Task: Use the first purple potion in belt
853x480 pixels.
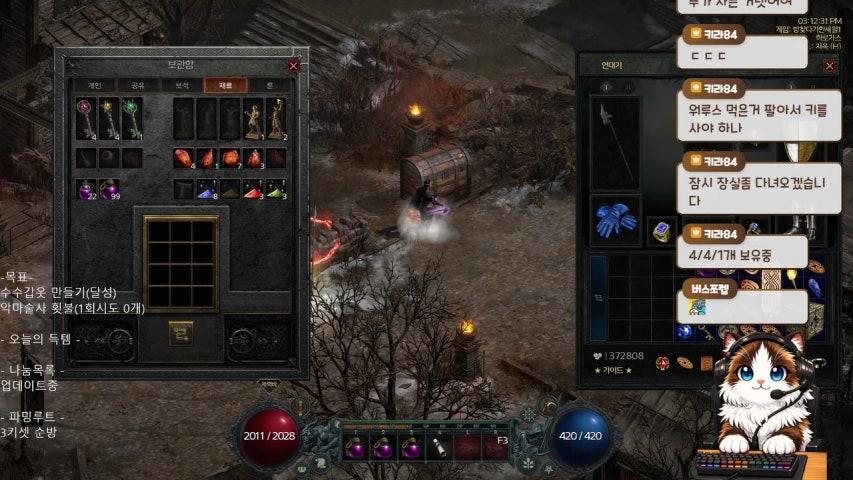Action: pos(356,447)
